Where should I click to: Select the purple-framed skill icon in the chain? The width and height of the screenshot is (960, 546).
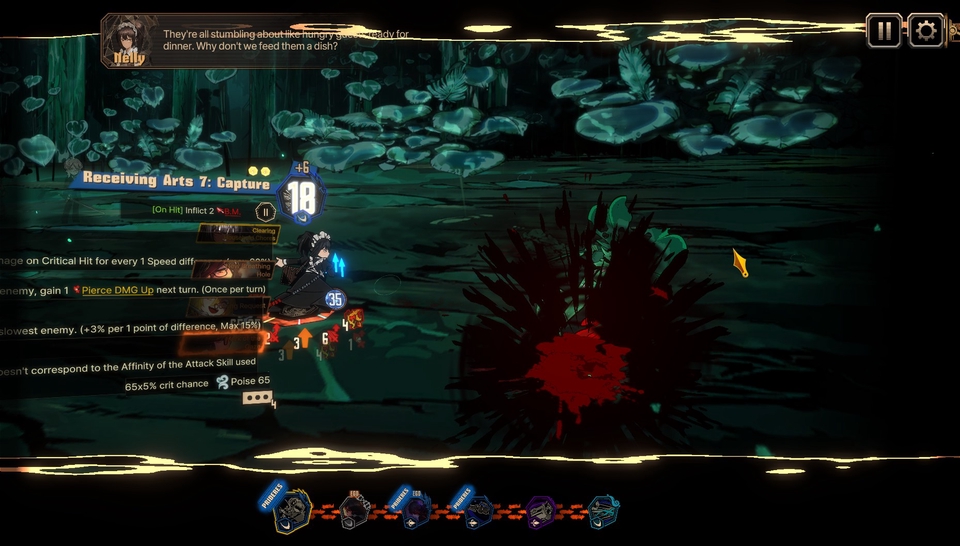(542, 511)
